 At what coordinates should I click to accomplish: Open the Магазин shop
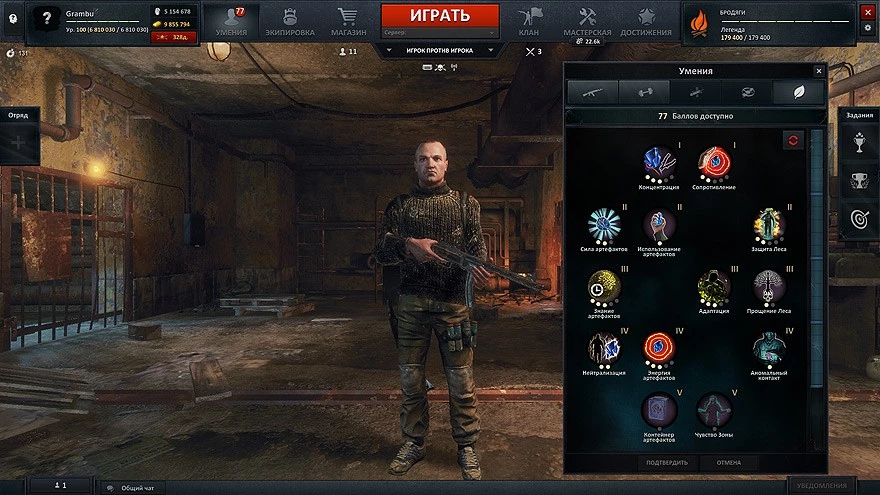coord(347,21)
